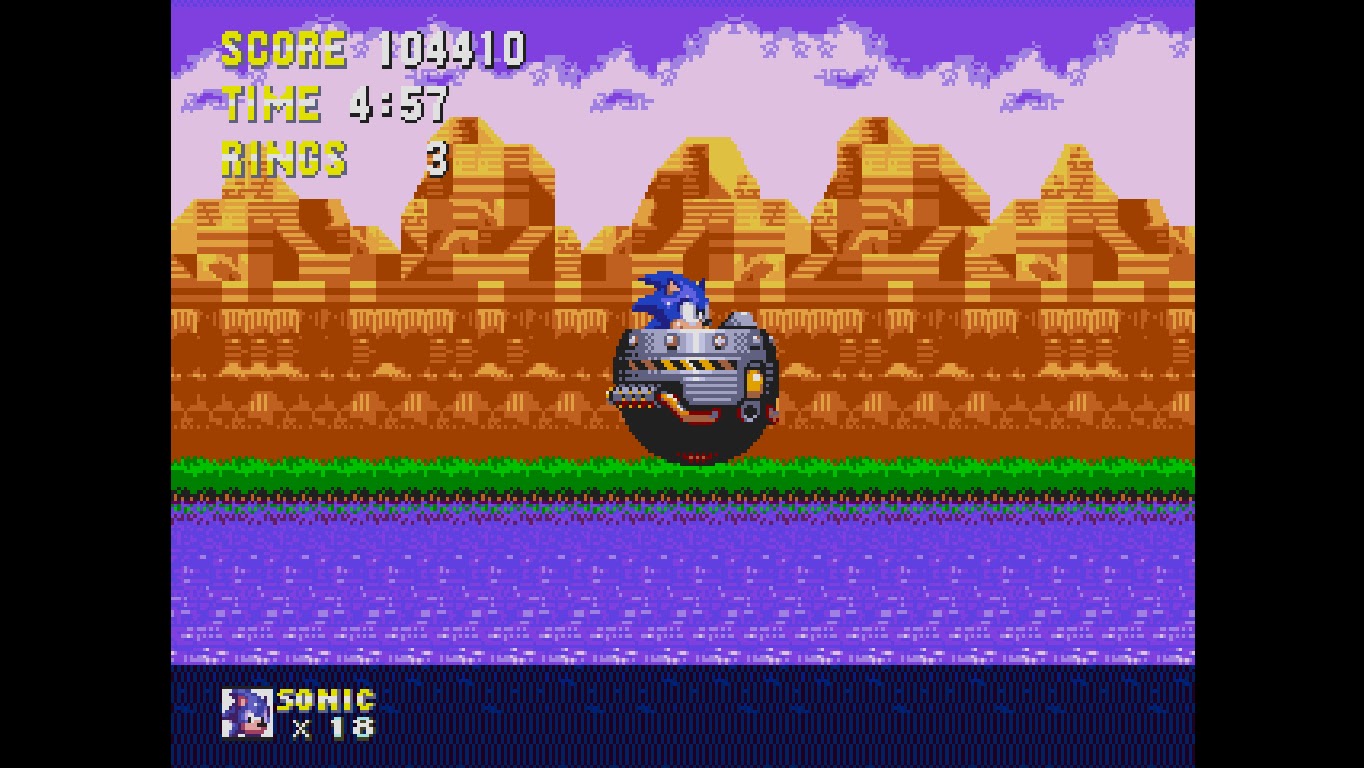This screenshot has height=768, width=1364.
Task: Expand the score value 104410
Action: 455,45
